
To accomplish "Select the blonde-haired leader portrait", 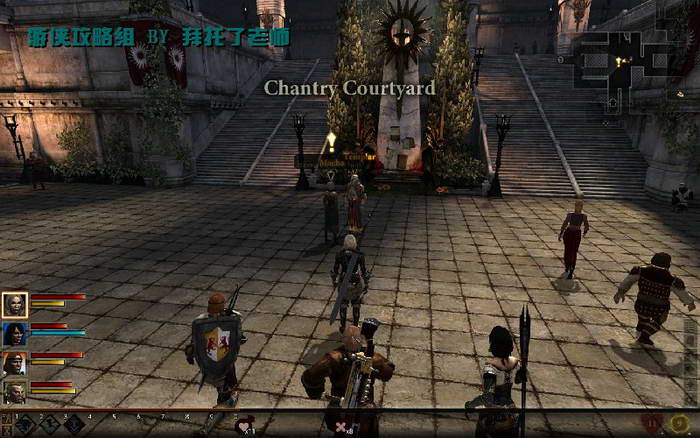I will 15,304.
